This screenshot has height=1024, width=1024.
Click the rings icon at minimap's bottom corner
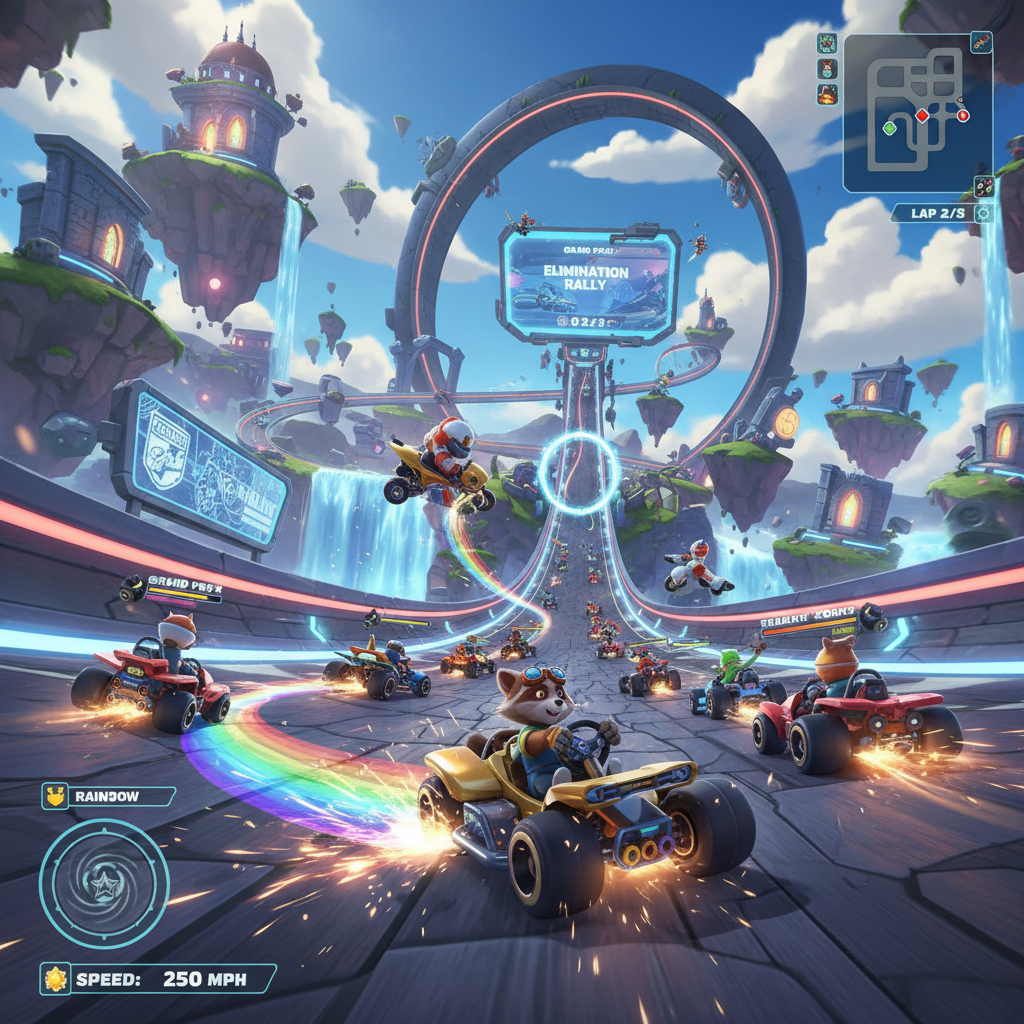click(984, 186)
